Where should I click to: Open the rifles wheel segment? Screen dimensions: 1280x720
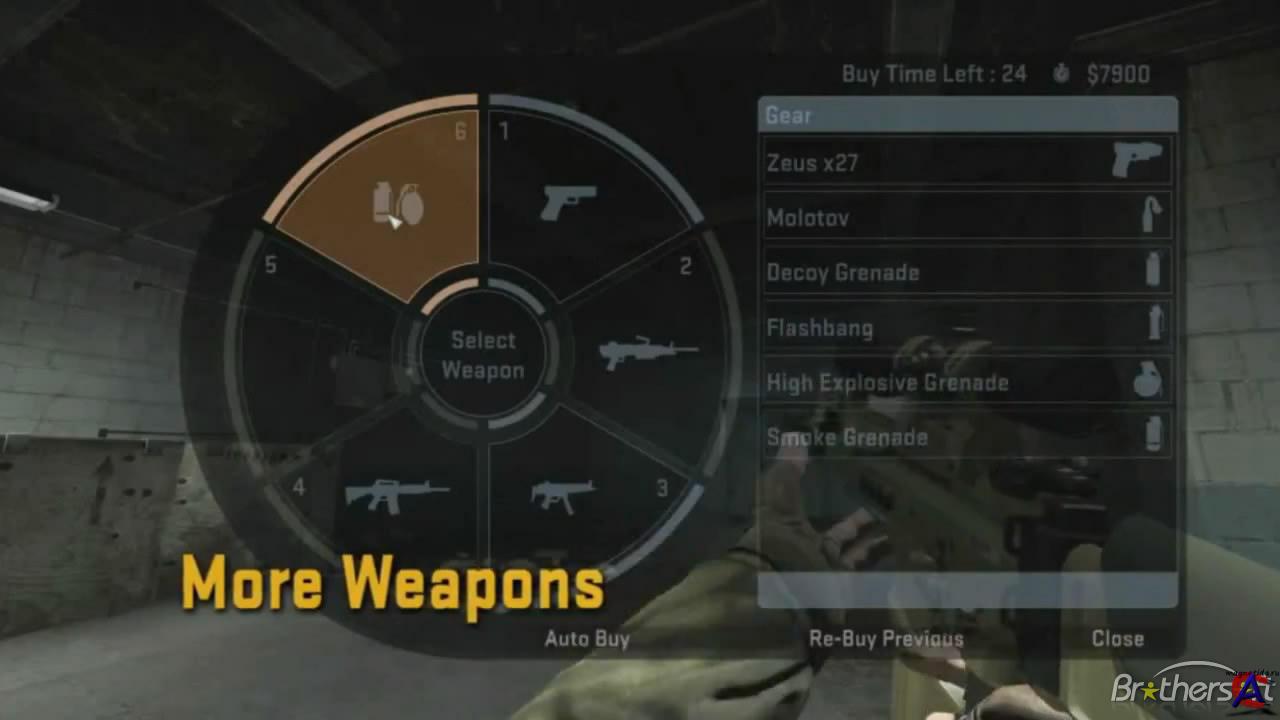click(x=396, y=493)
